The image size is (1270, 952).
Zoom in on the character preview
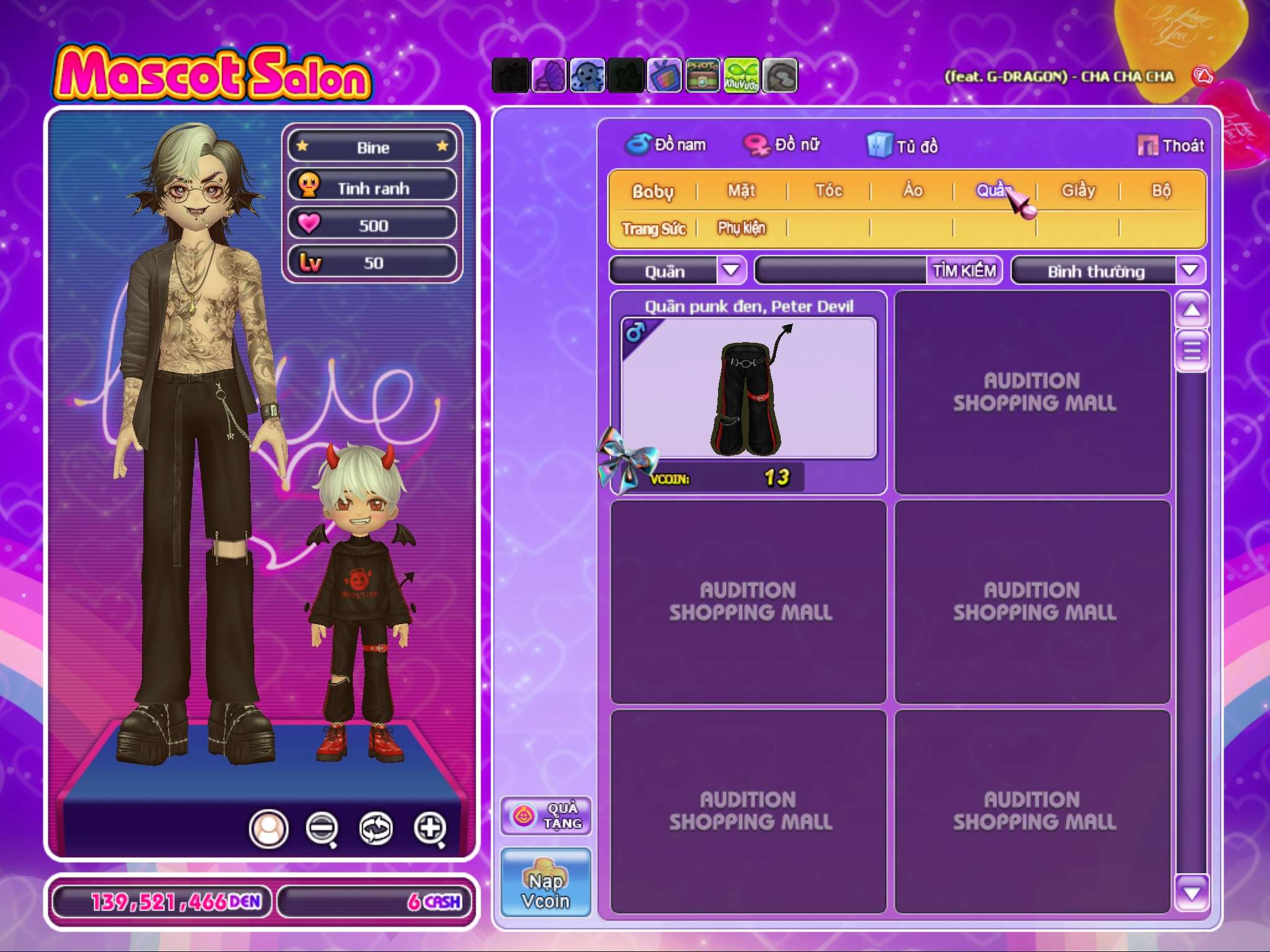pyautogui.click(x=430, y=827)
